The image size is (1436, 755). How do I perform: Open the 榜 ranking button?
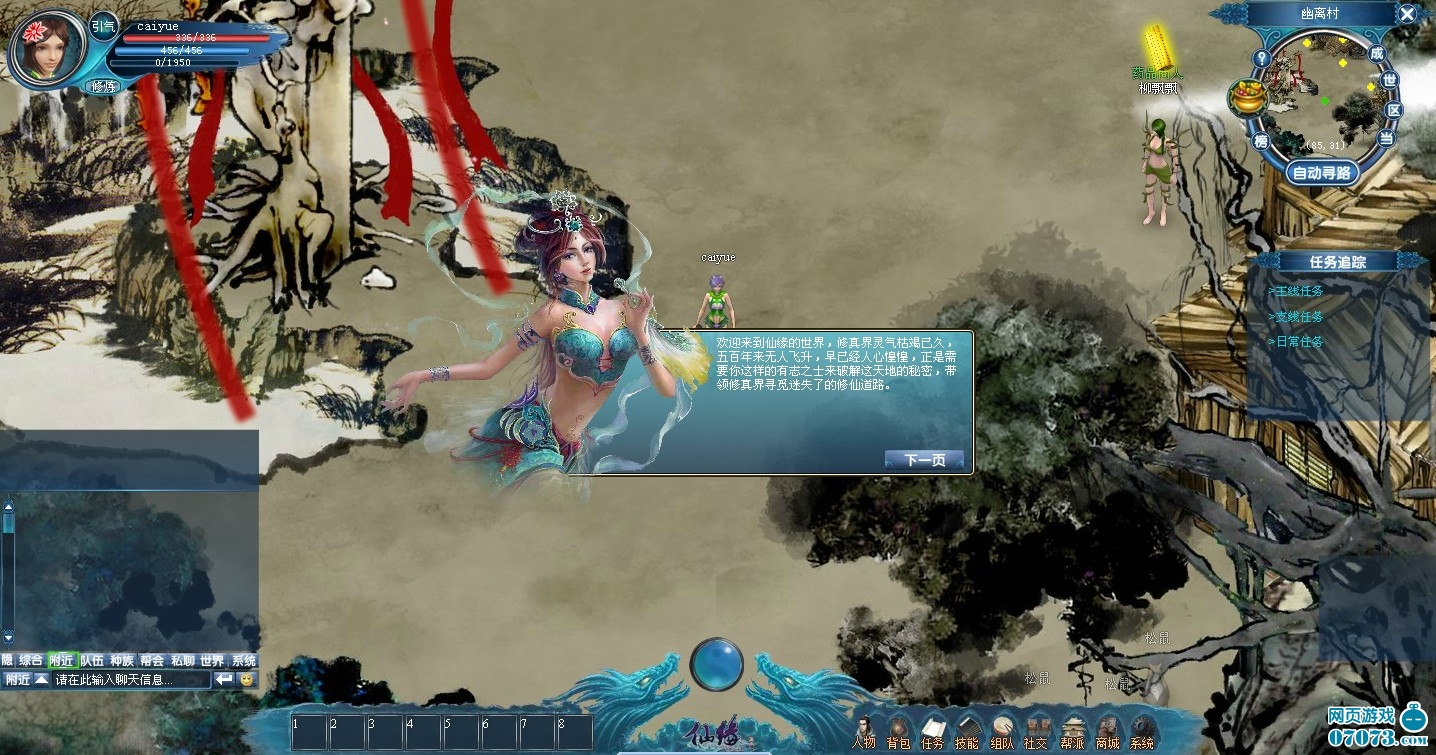(x=1261, y=141)
